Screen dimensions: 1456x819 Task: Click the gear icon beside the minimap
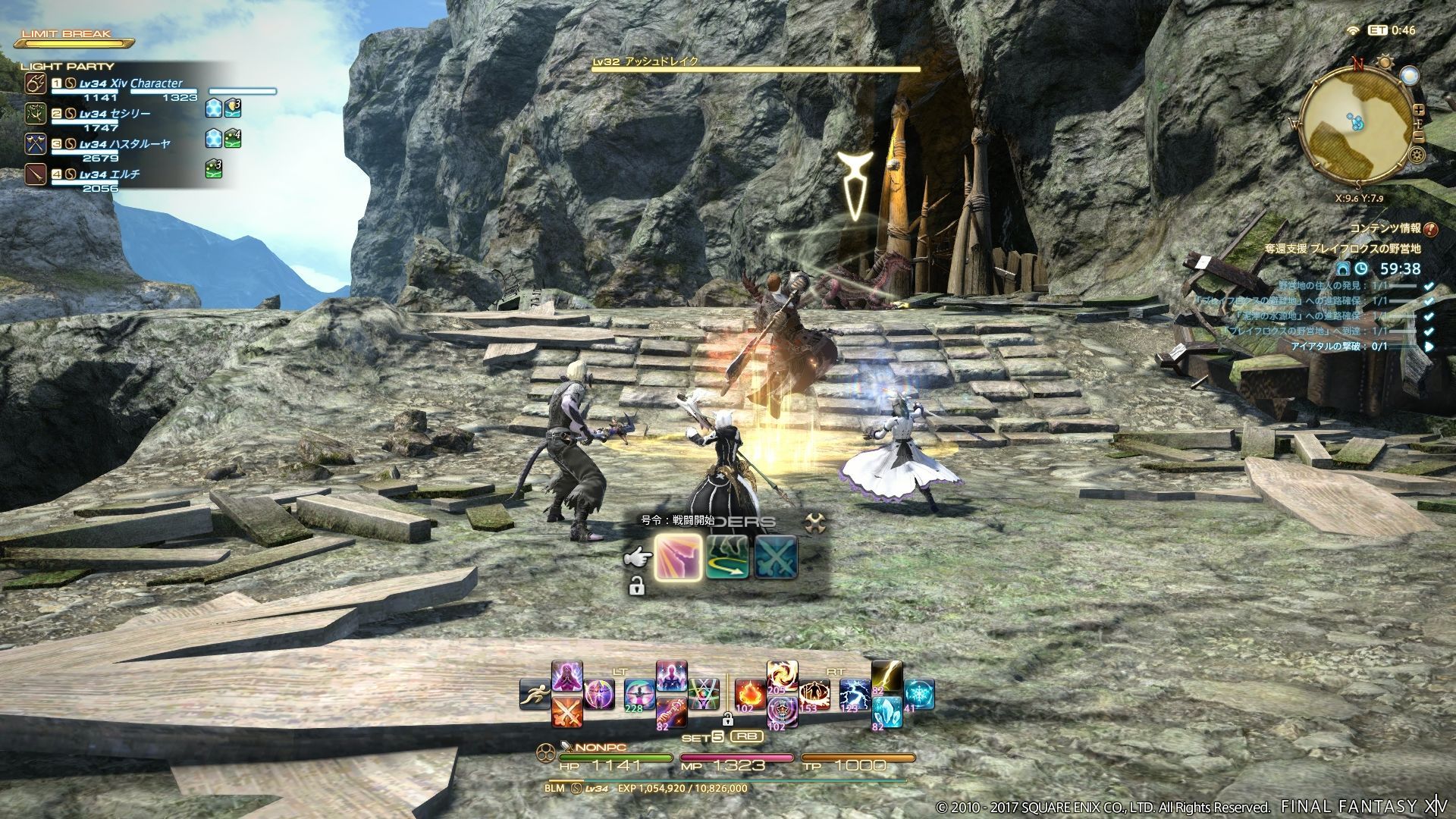1417,154
